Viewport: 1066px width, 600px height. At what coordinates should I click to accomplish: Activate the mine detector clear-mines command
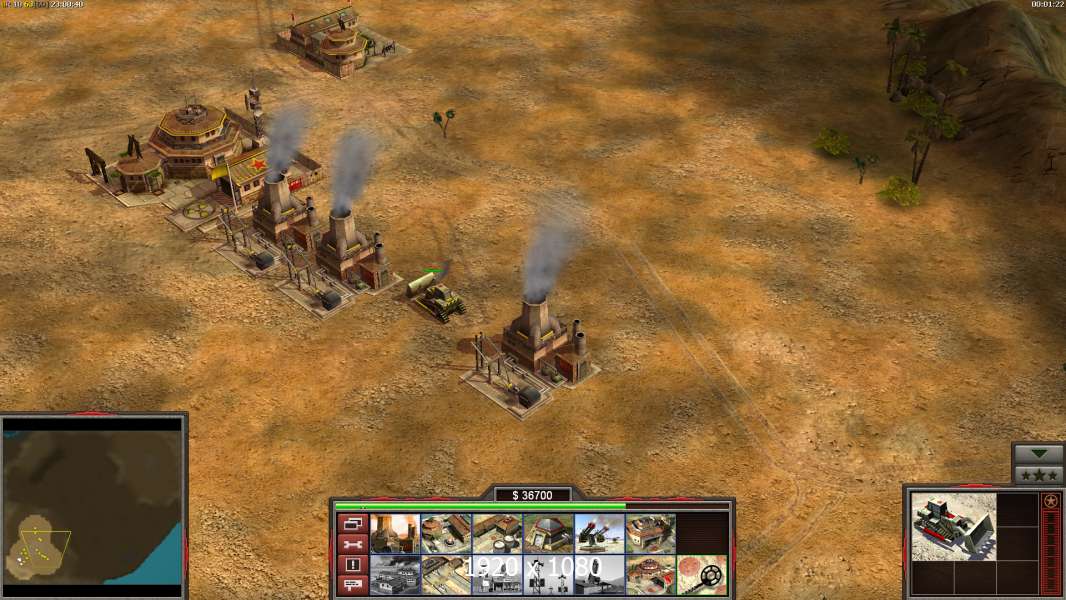(701, 575)
